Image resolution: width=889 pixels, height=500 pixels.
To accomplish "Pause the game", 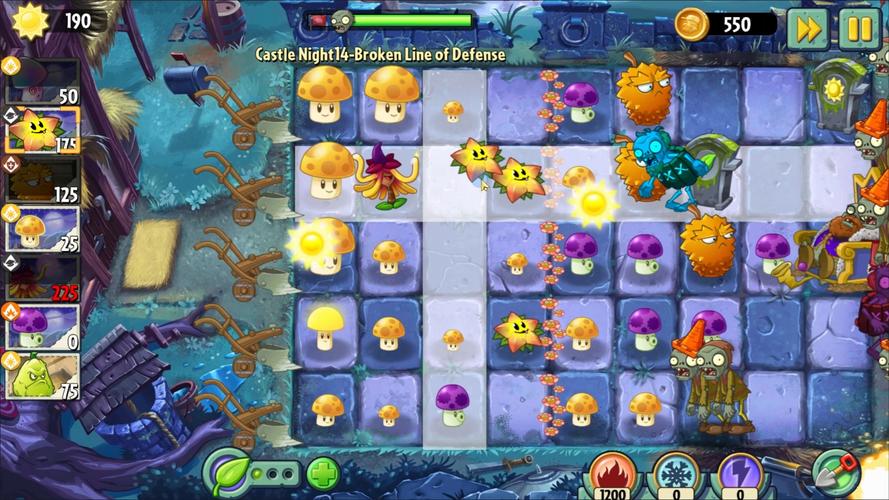I will [x=859, y=28].
